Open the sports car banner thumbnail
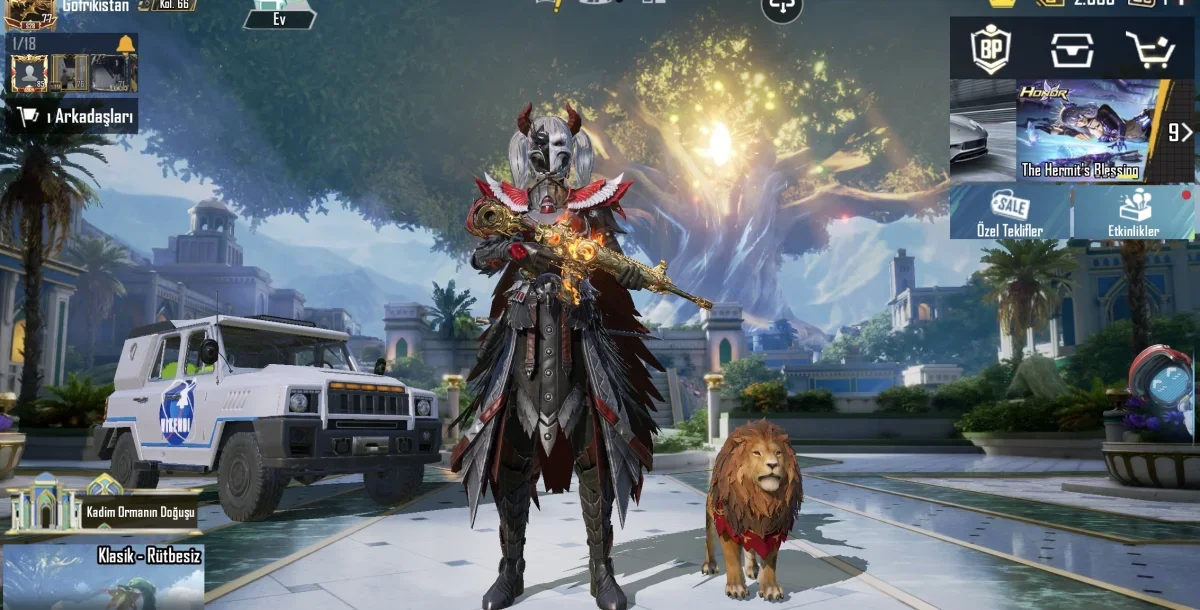Viewport: 1200px width, 610px height. pyautogui.click(x=982, y=131)
